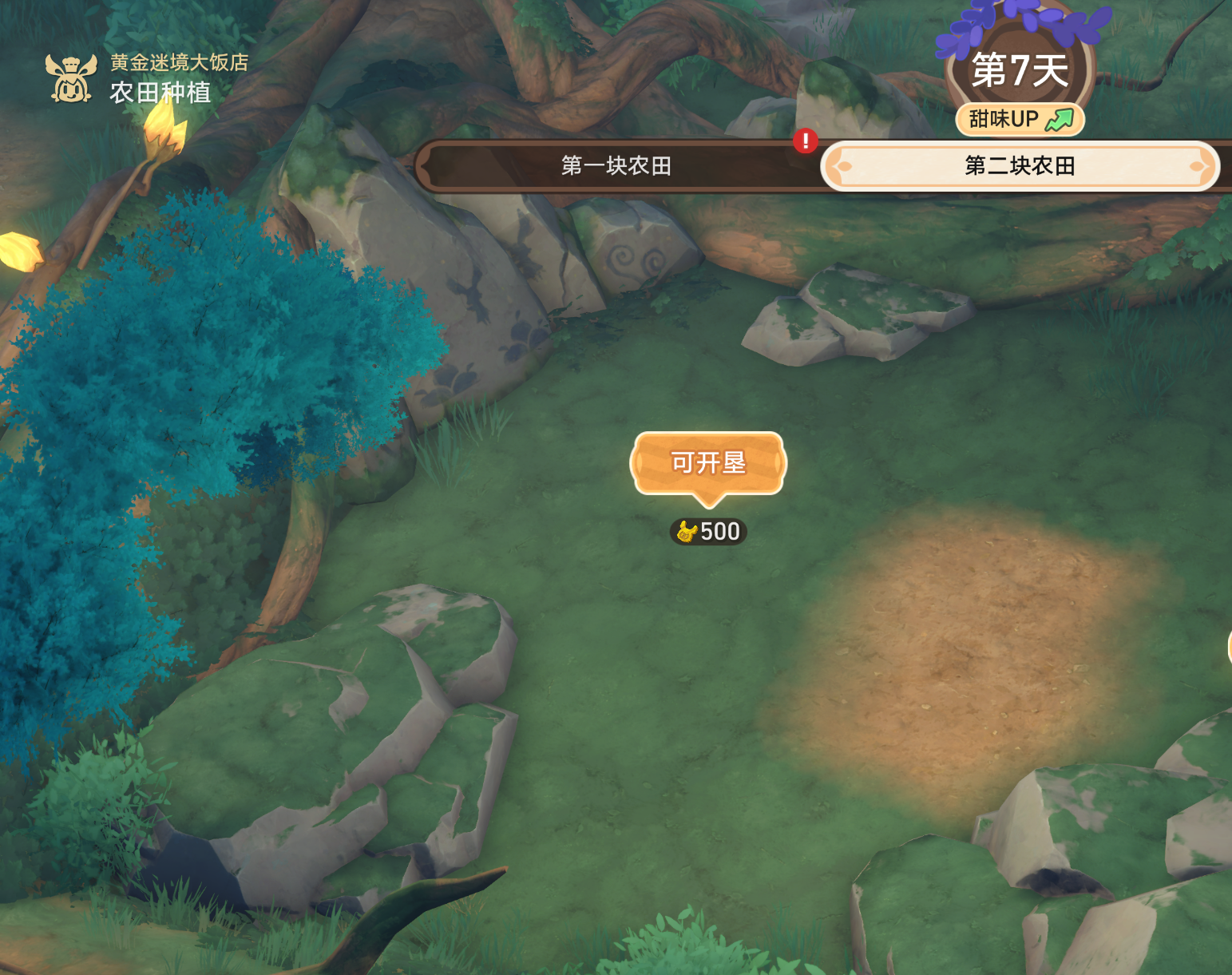The image size is (1232, 975).
Task: Click 可开垦 to reclaim the farmland
Action: tap(707, 463)
